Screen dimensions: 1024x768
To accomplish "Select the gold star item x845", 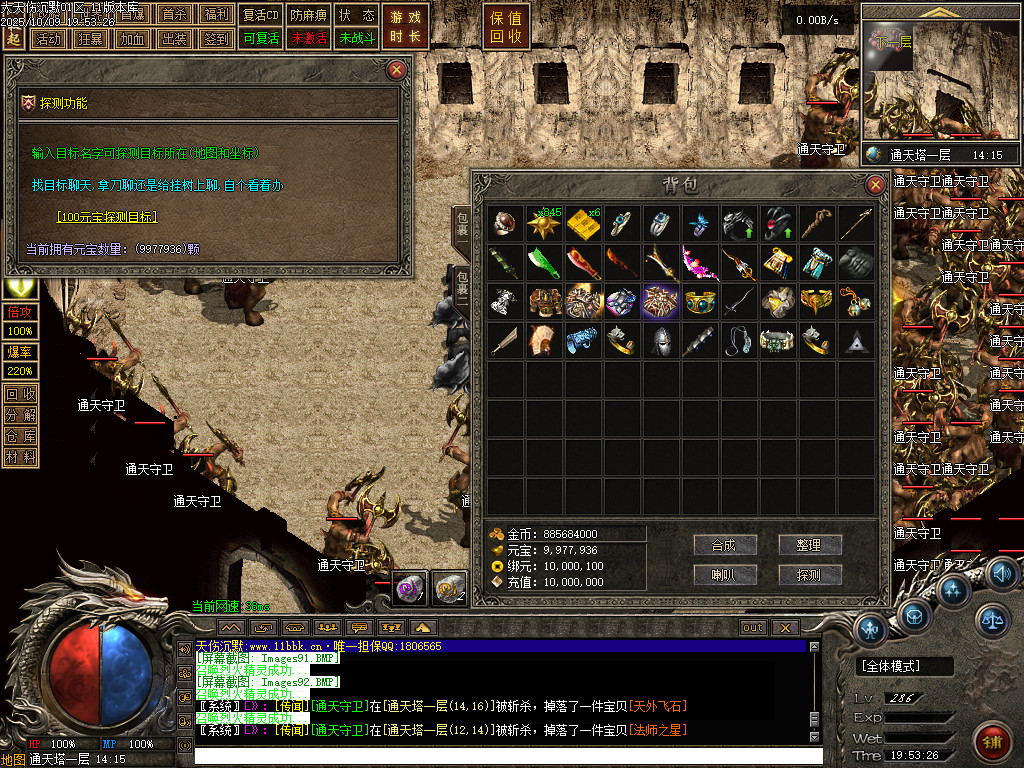I will (546, 223).
